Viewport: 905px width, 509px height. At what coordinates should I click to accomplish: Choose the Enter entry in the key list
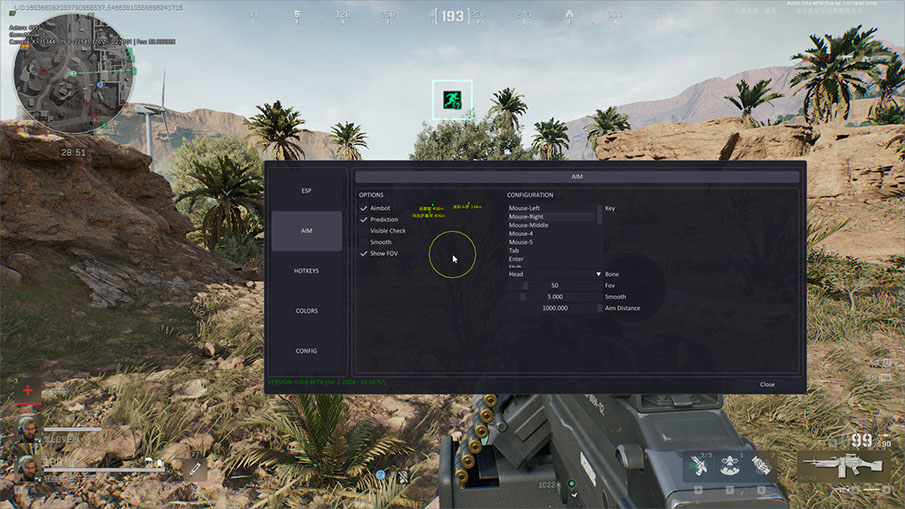516,259
